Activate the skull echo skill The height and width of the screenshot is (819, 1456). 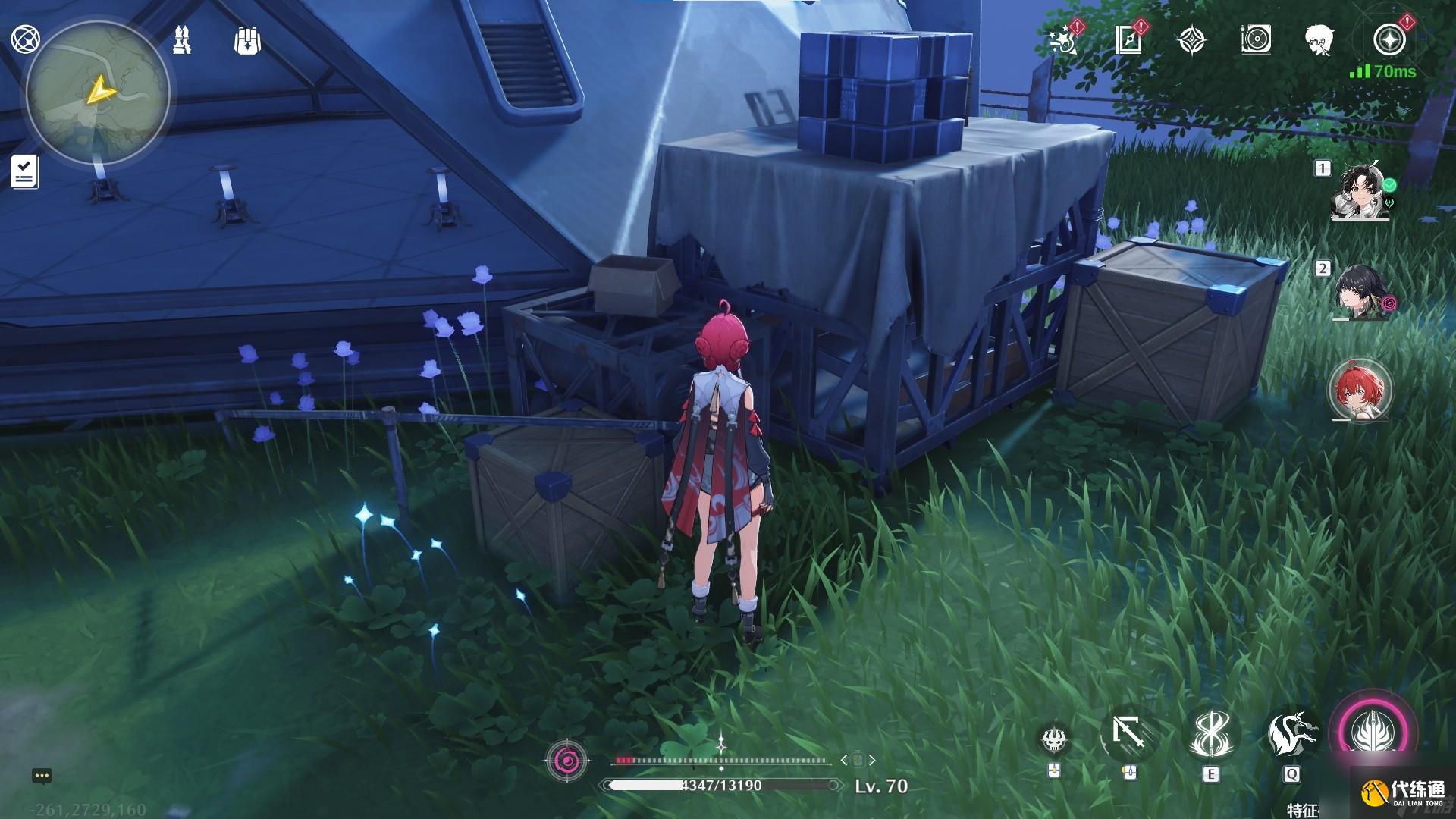point(1054,738)
